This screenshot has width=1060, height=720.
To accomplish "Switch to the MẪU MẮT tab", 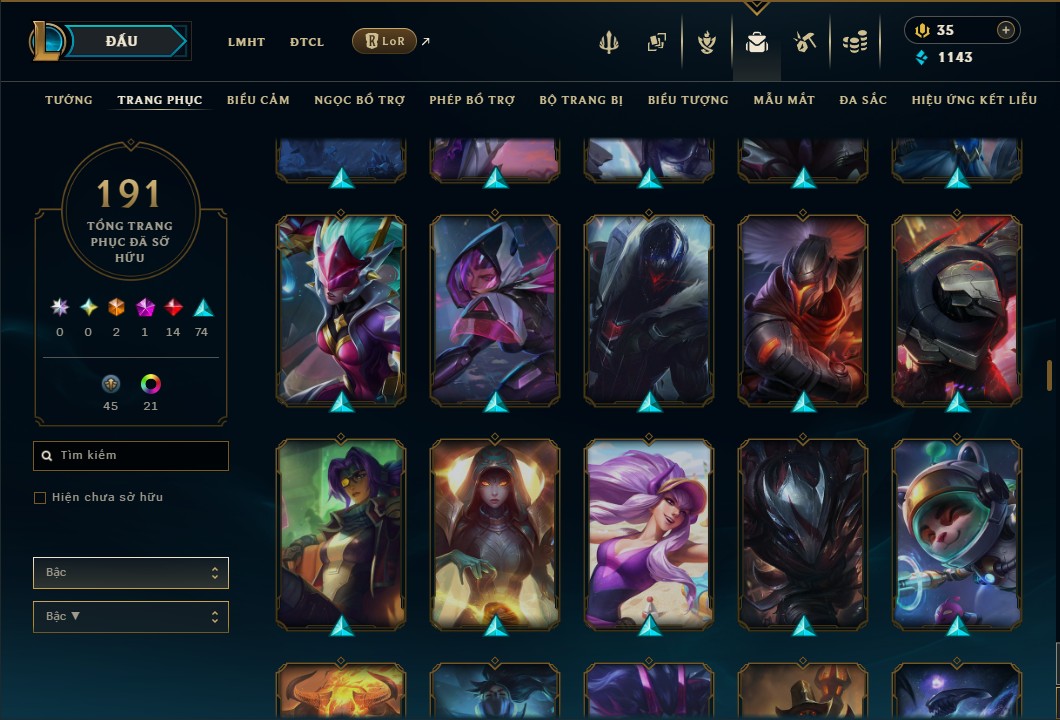I will [784, 100].
